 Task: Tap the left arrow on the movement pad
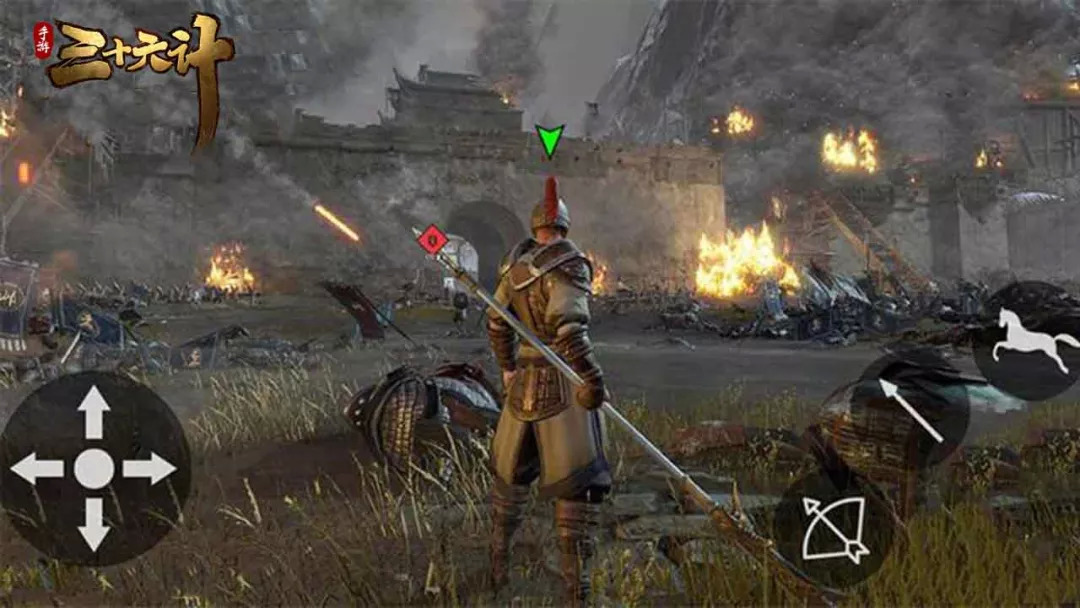coord(37,468)
